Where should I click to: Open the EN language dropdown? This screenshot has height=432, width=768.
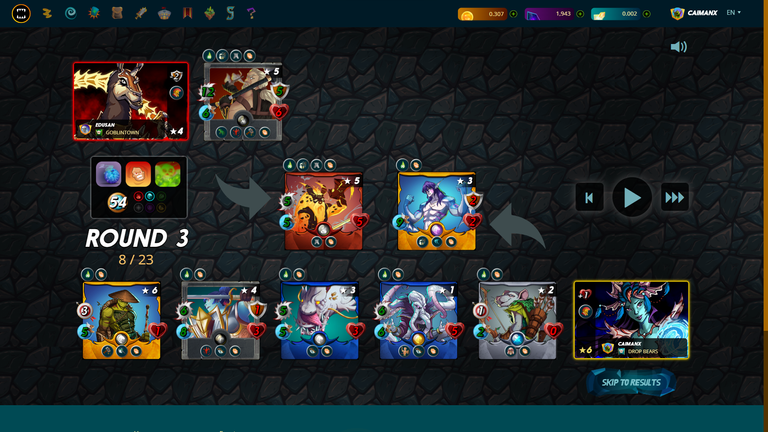[733, 13]
